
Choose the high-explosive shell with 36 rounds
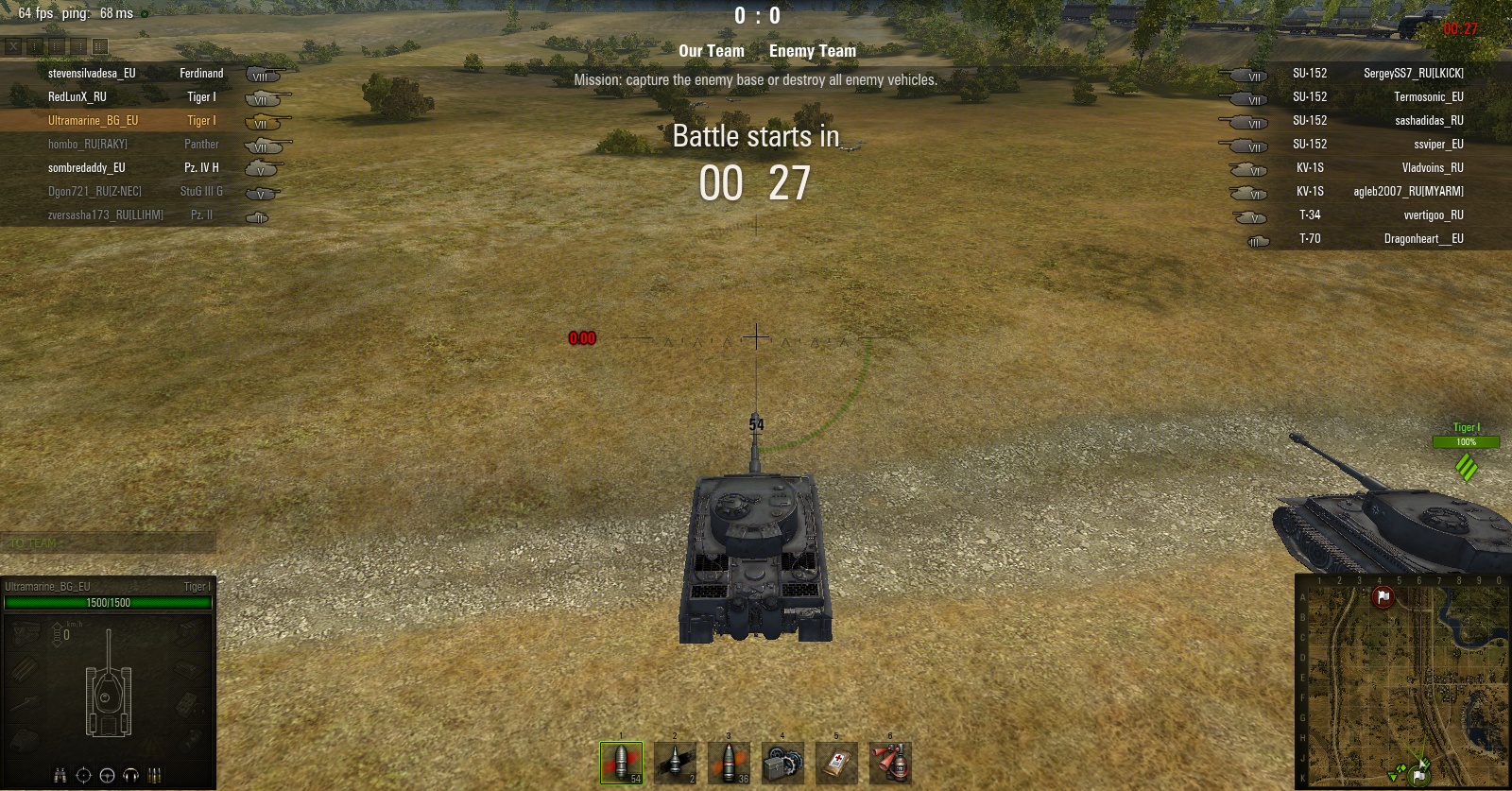(x=729, y=763)
